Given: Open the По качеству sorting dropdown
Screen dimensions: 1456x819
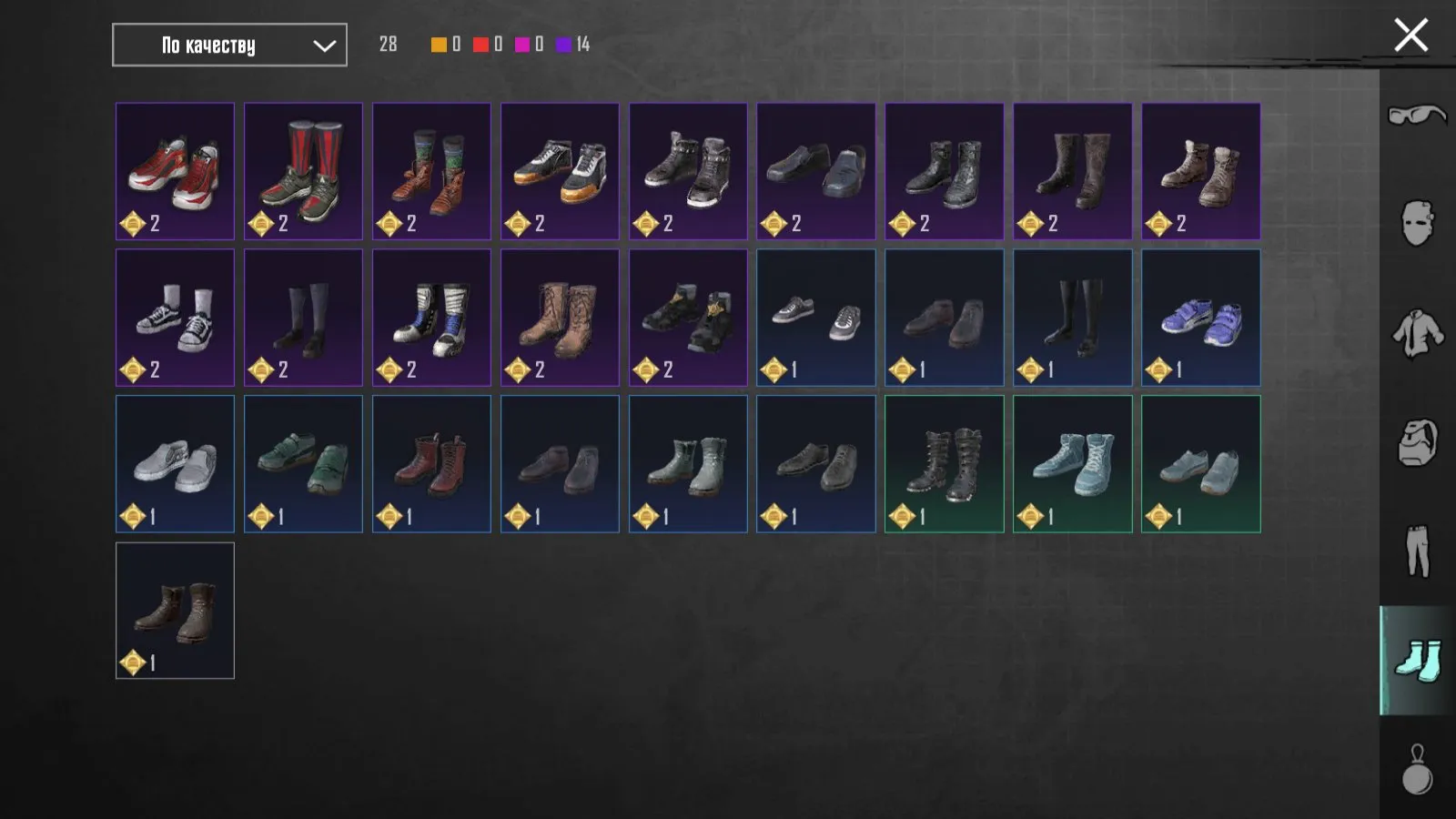Looking at the screenshot, I should 228,45.
